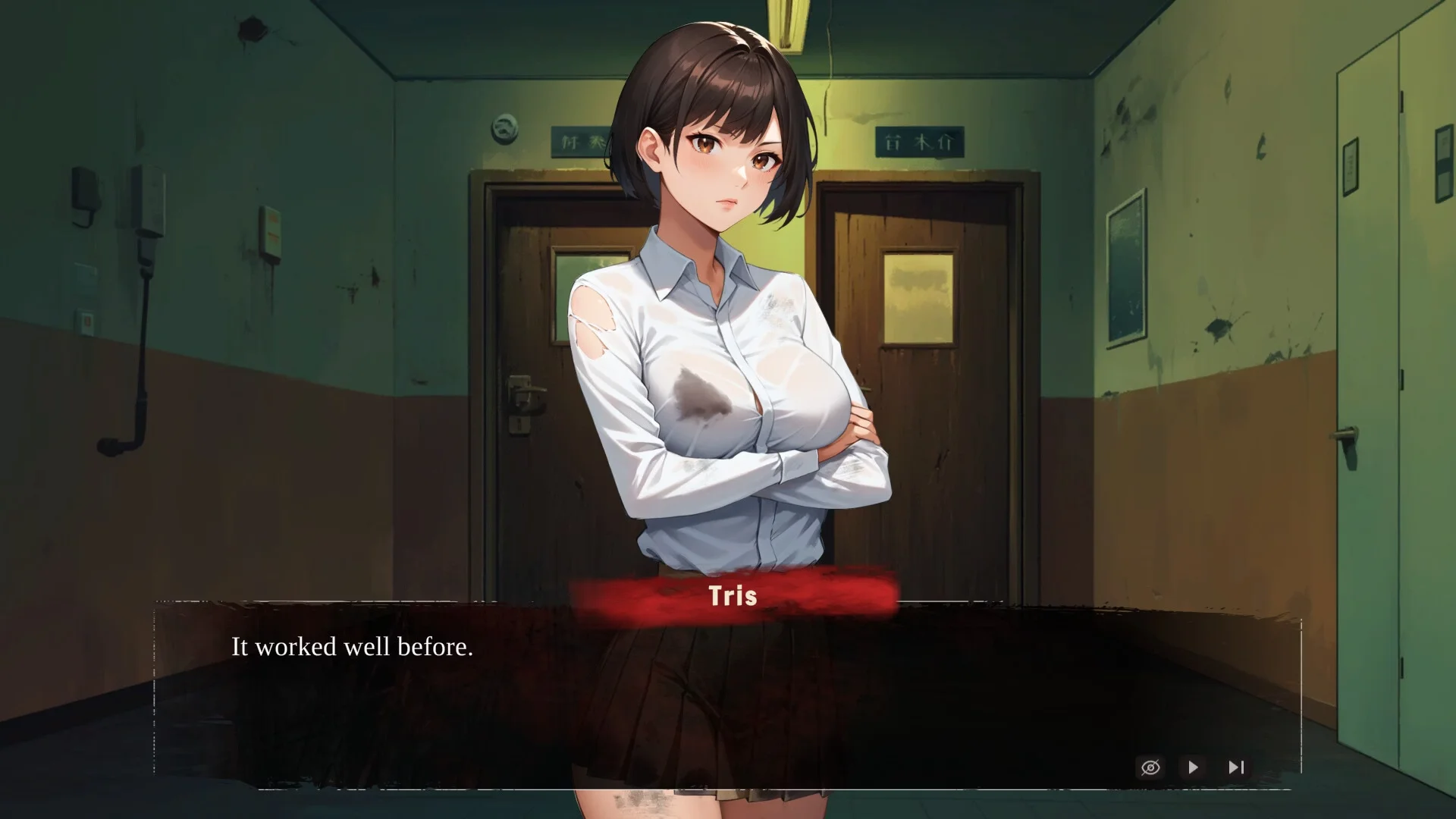Start auto-play with the play arrow
Screen dimensions: 1456x819
coord(1193,767)
